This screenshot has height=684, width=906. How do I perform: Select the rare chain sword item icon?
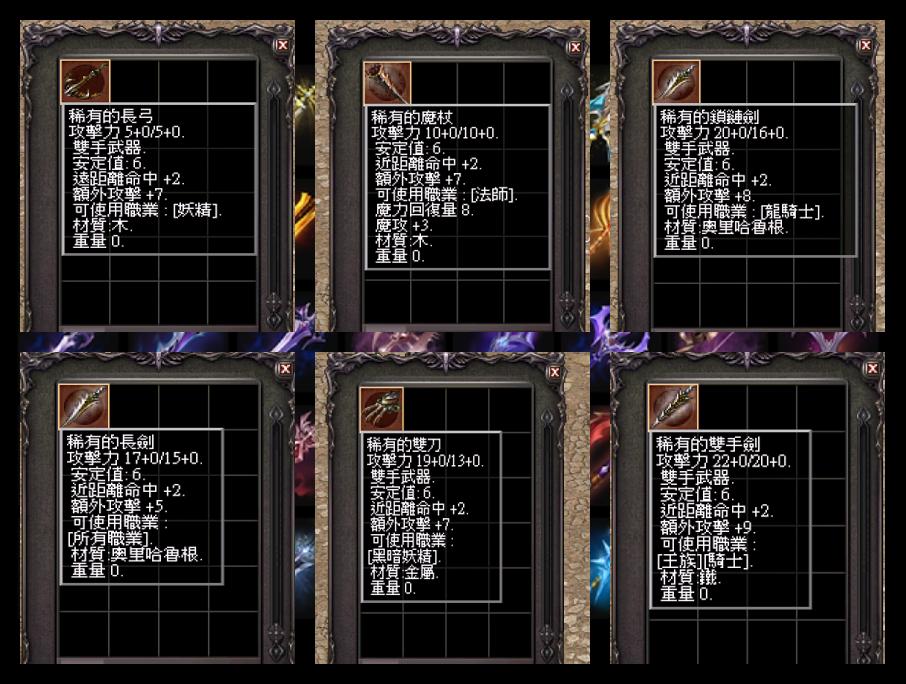coord(676,81)
